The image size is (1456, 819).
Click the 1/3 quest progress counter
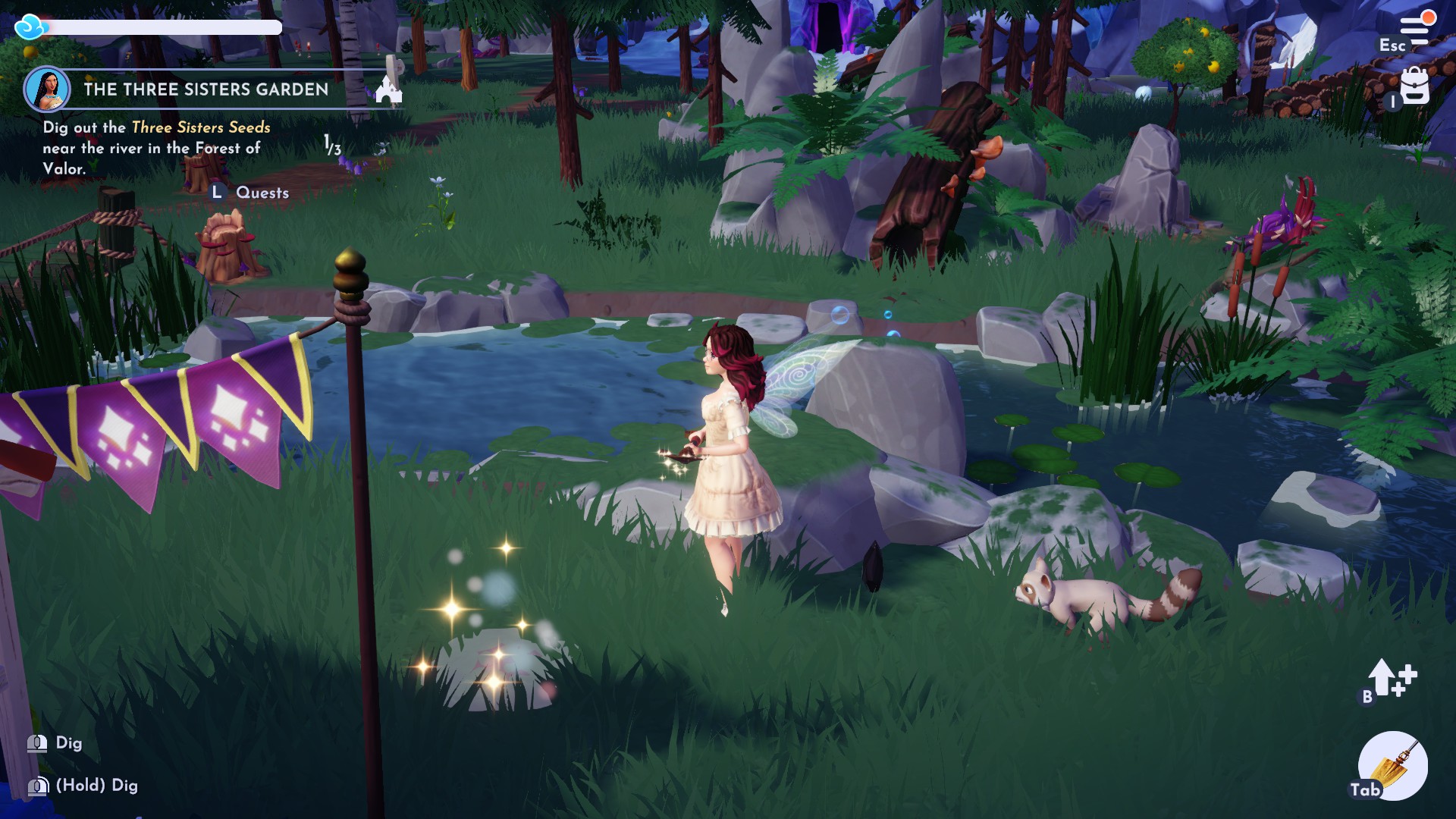(331, 145)
